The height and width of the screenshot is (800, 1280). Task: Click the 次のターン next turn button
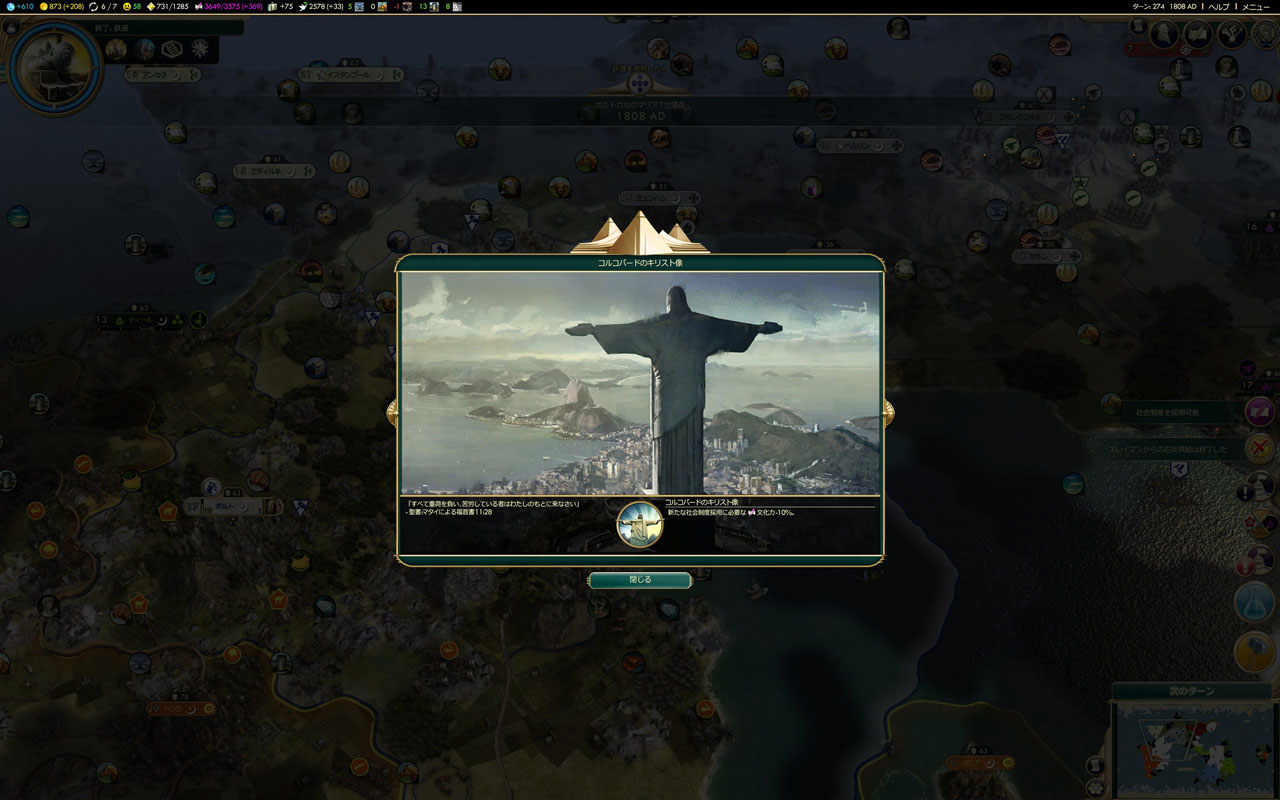pyautogui.click(x=1190, y=691)
